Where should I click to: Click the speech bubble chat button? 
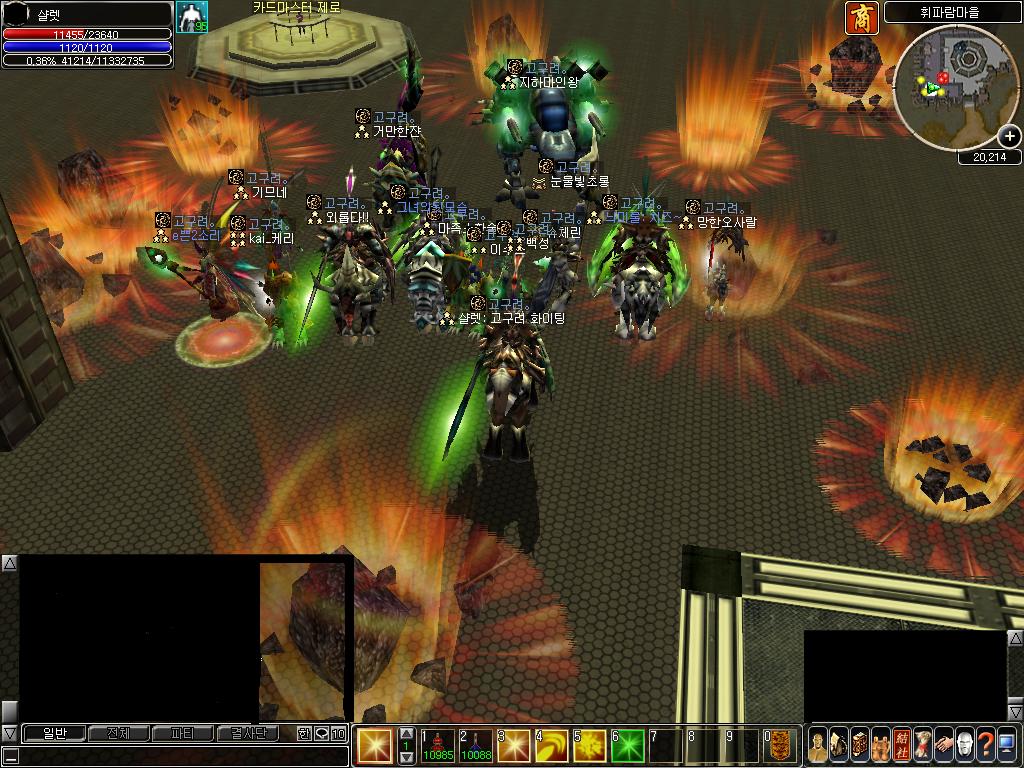point(322,733)
